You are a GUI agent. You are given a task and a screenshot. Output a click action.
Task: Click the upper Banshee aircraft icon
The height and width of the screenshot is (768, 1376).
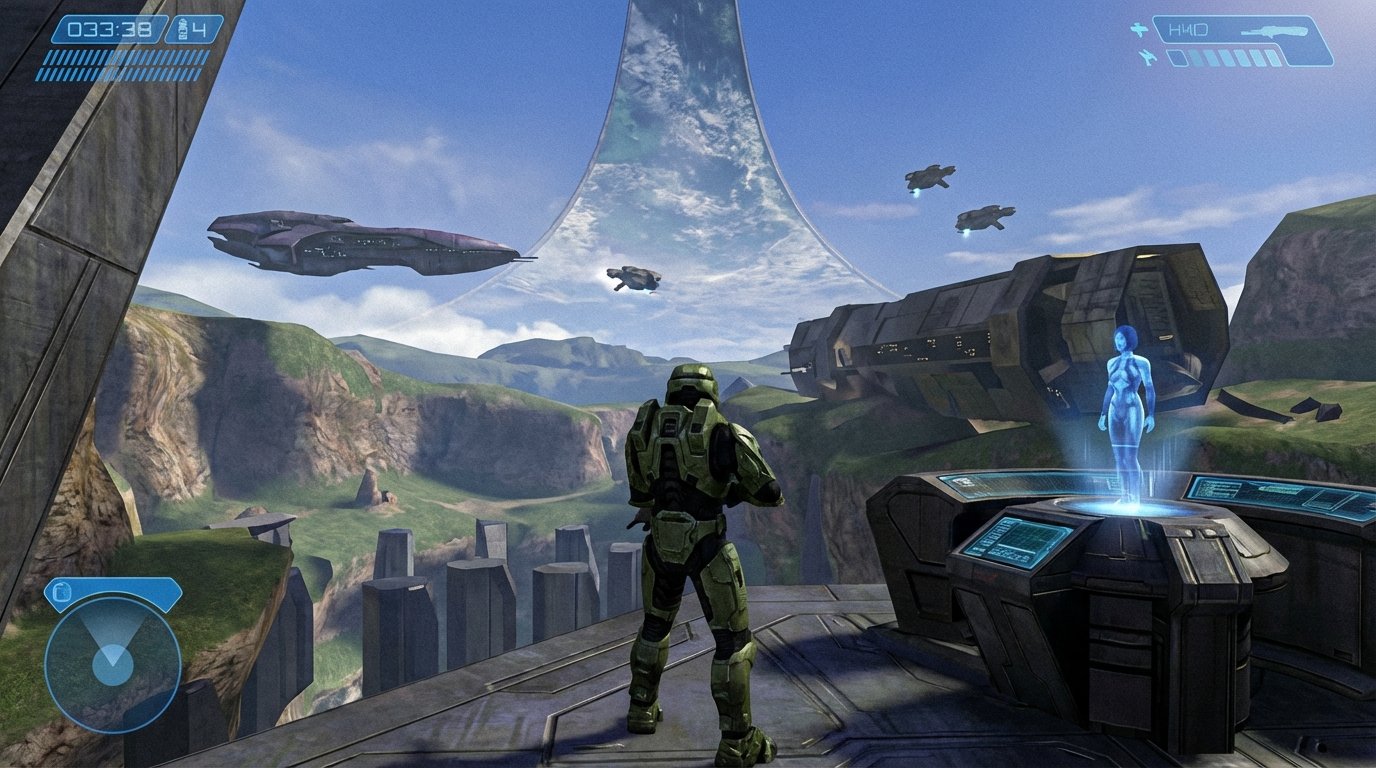1139,29
